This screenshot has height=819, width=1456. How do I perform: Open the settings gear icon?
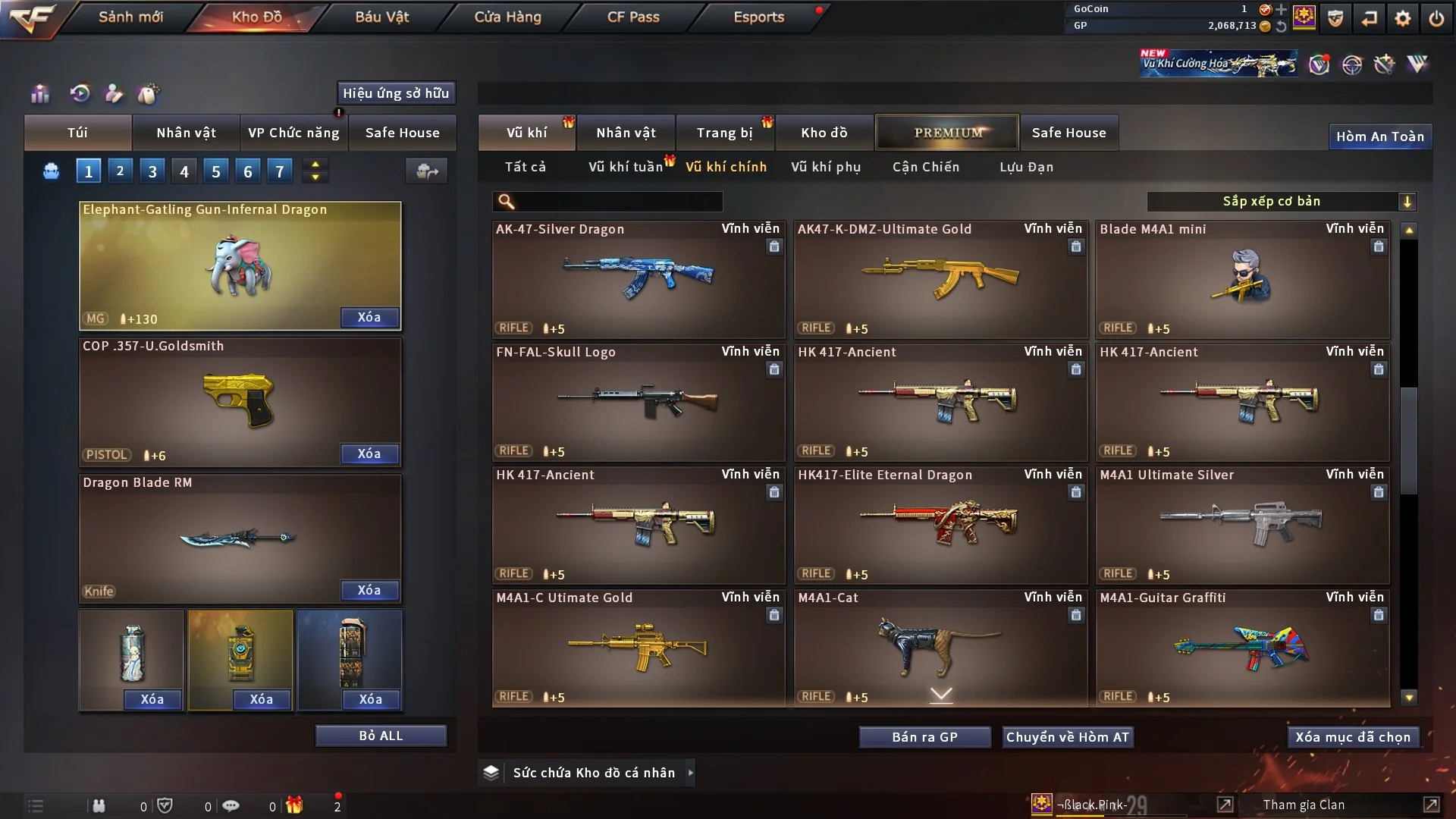(1403, 18)
